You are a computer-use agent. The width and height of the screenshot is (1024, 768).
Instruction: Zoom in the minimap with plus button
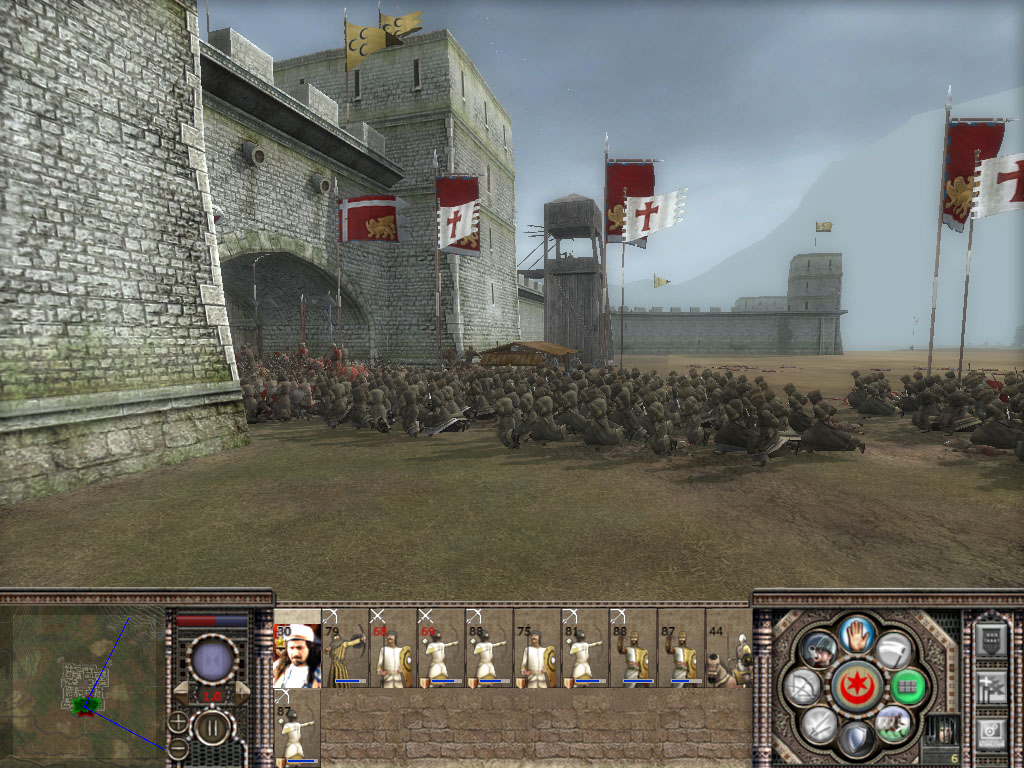pyautogui.click(x=178, y=721)
